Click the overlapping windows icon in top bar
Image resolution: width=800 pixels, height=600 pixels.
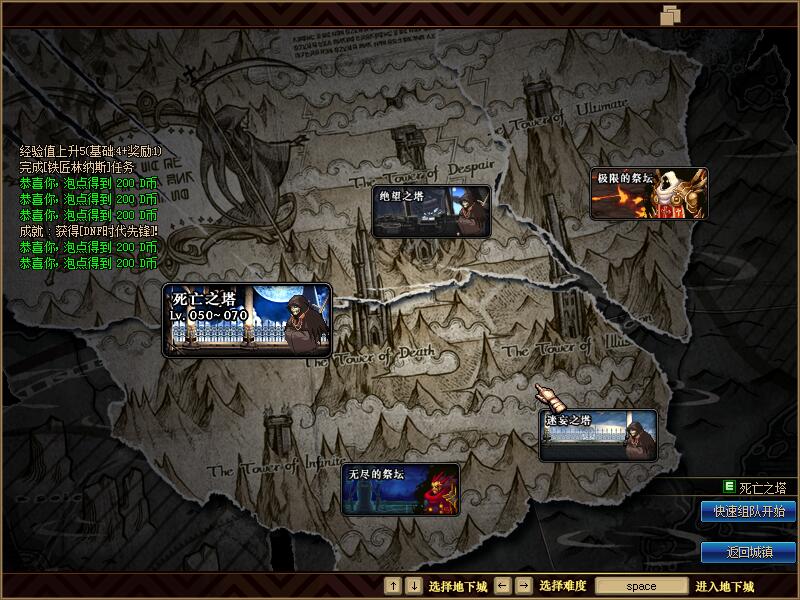670,15
